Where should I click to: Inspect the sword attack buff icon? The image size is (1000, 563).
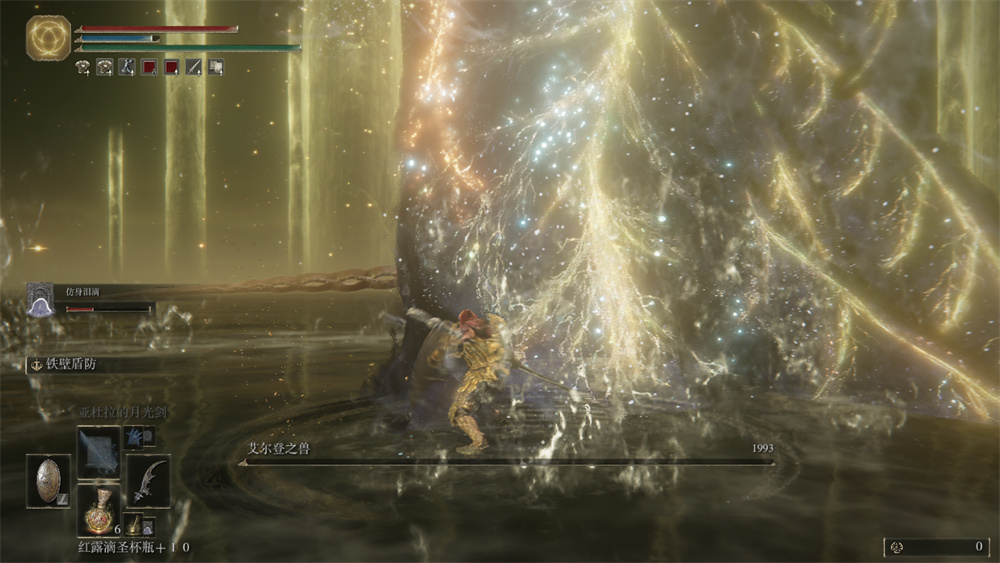point(194,68)
